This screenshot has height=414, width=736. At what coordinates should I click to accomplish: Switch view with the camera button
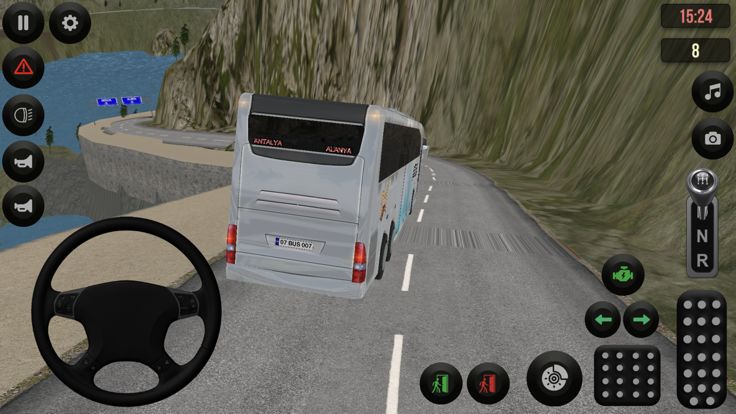(x=712, y=139)
